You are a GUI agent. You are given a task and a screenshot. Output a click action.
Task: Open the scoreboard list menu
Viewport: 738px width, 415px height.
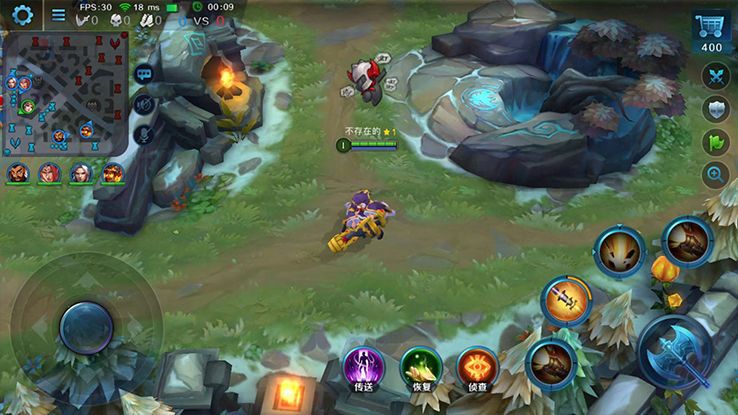[x=58, y=15]
